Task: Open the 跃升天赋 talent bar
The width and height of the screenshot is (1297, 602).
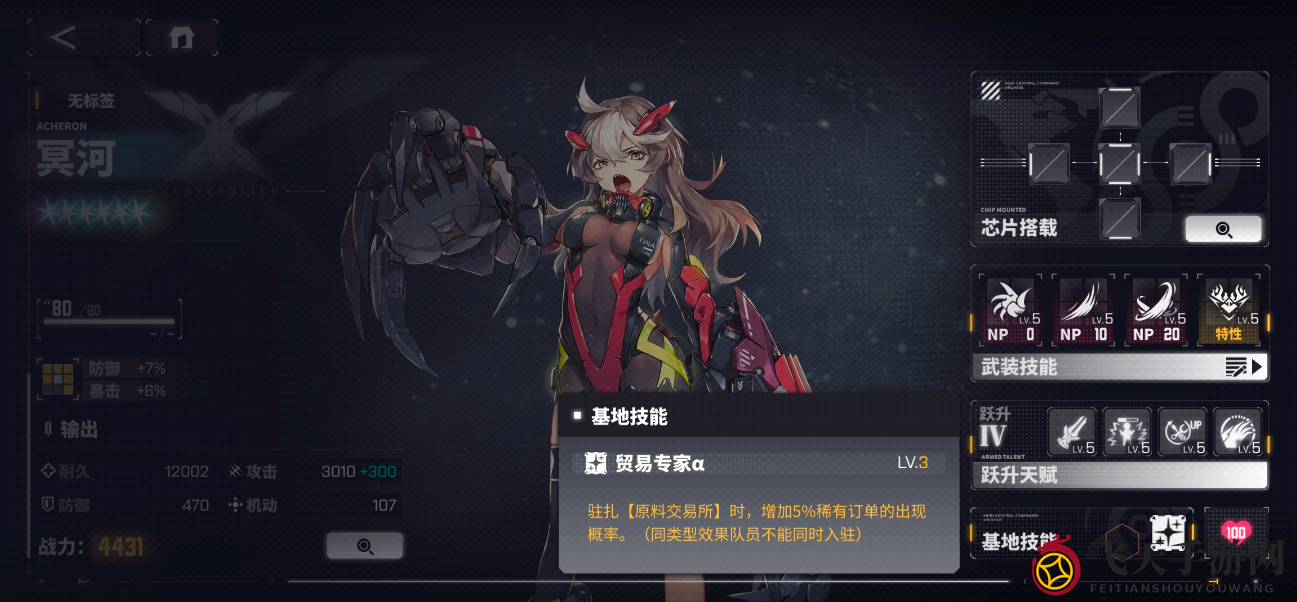Action: (x=1119, y=475)
